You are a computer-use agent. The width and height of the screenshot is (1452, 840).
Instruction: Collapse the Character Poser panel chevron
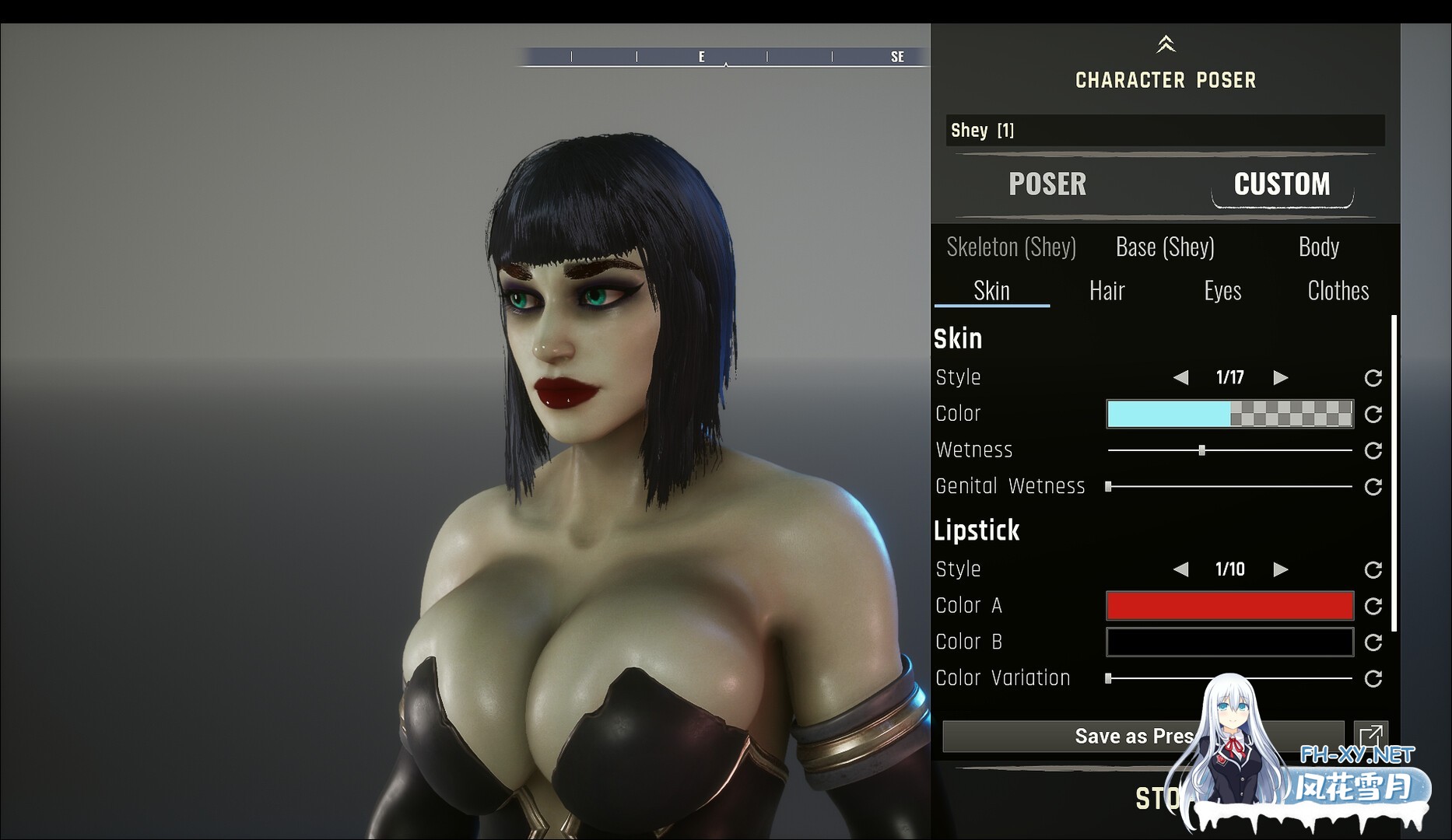(1165, 44)
